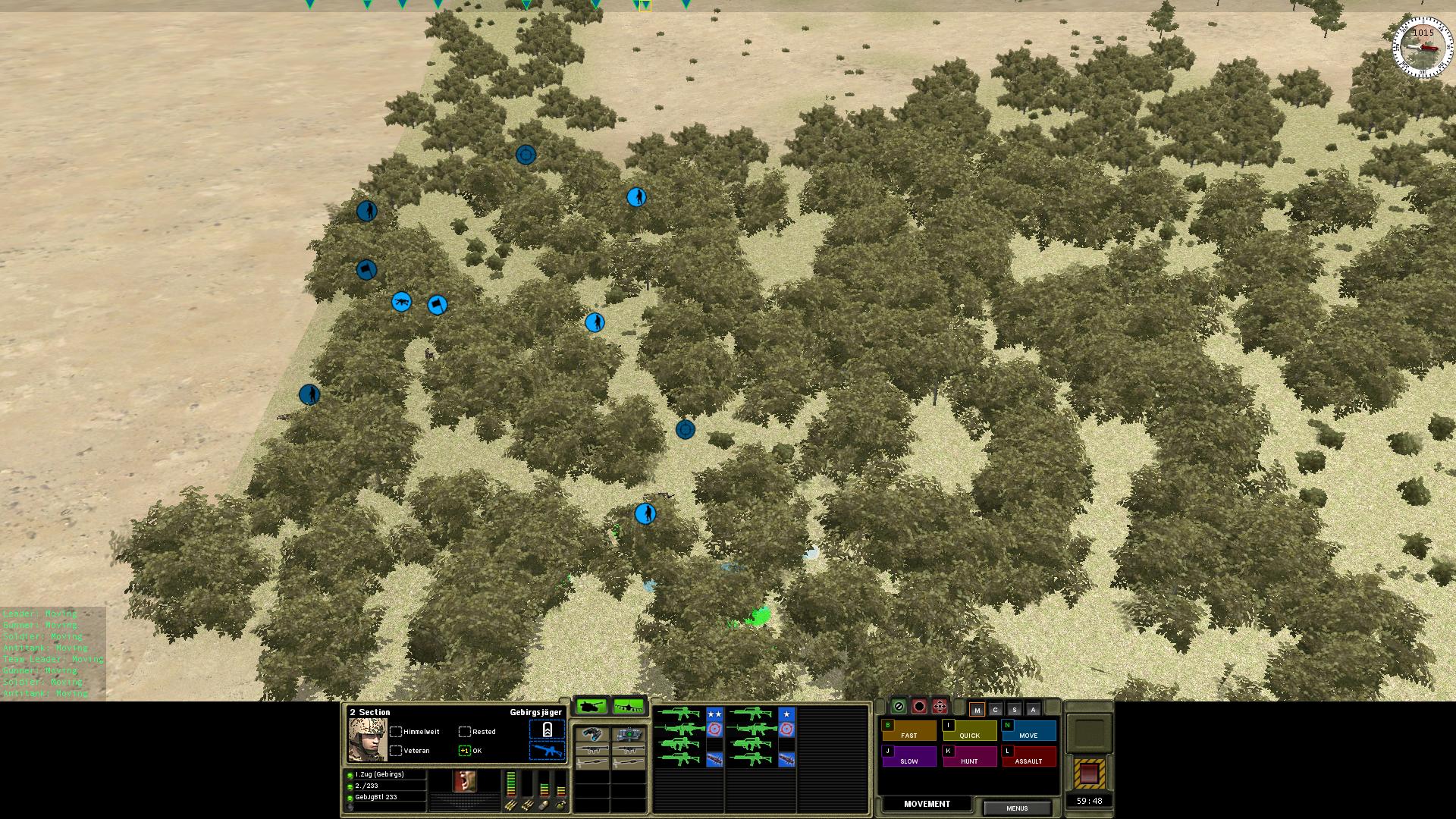This screenshot has width=1456, height=819.
Task: Check the Rested status box
Action: tap(464, 731)
